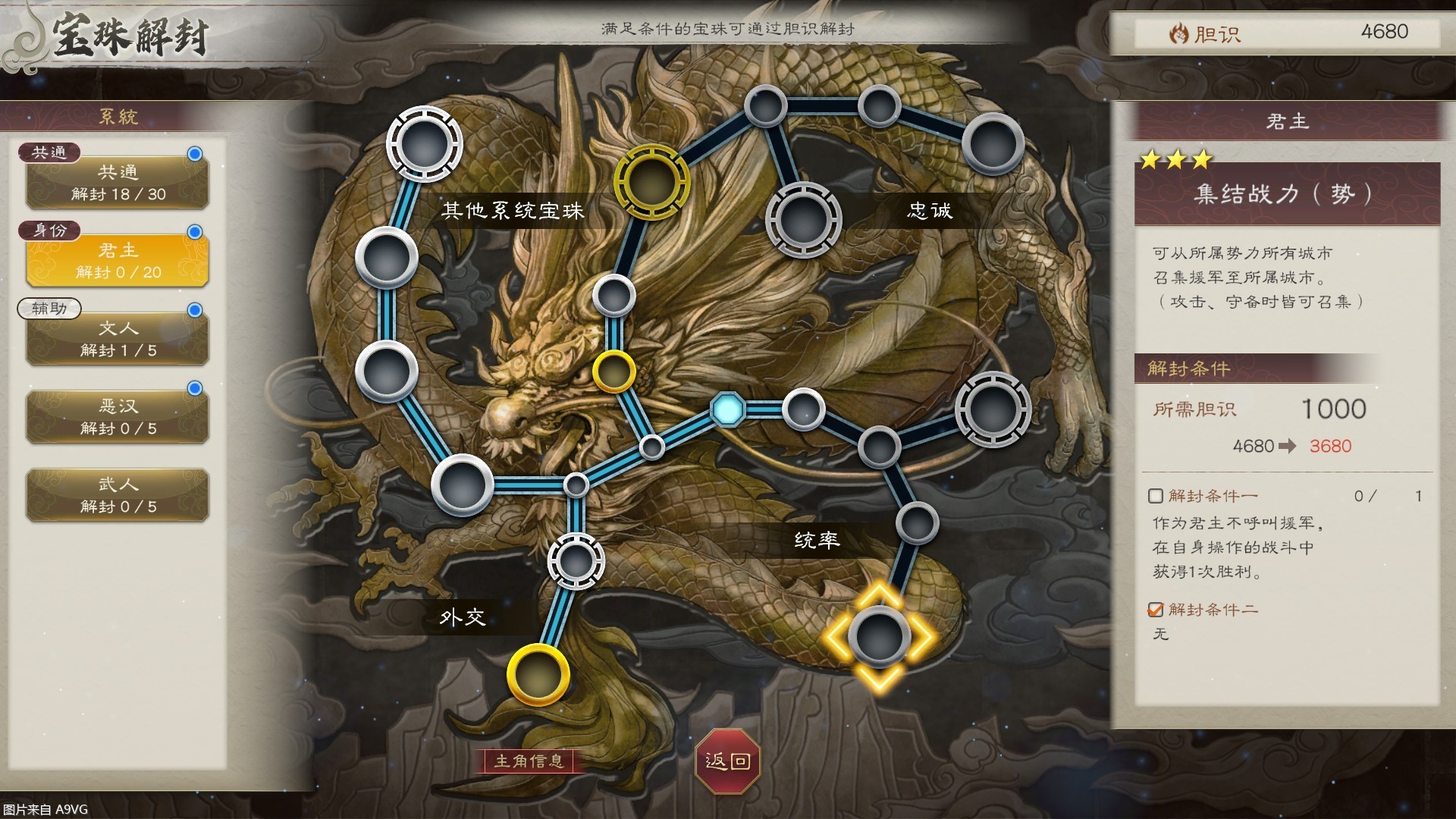Choose the orb highlighted by the gold diamond cursor
The height and width of the screenshot is (819, 1456).
point(879,637)
